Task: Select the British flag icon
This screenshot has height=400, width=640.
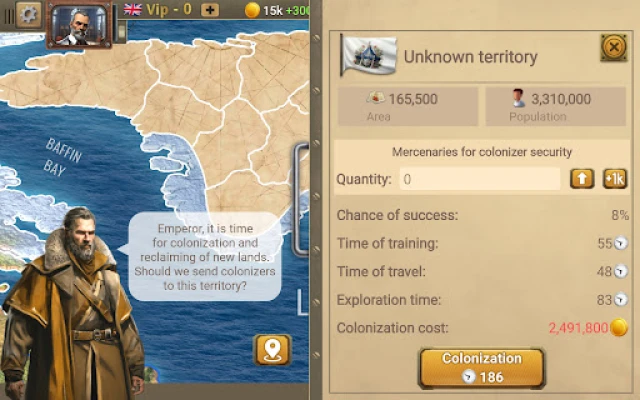Action: point(133,10)
